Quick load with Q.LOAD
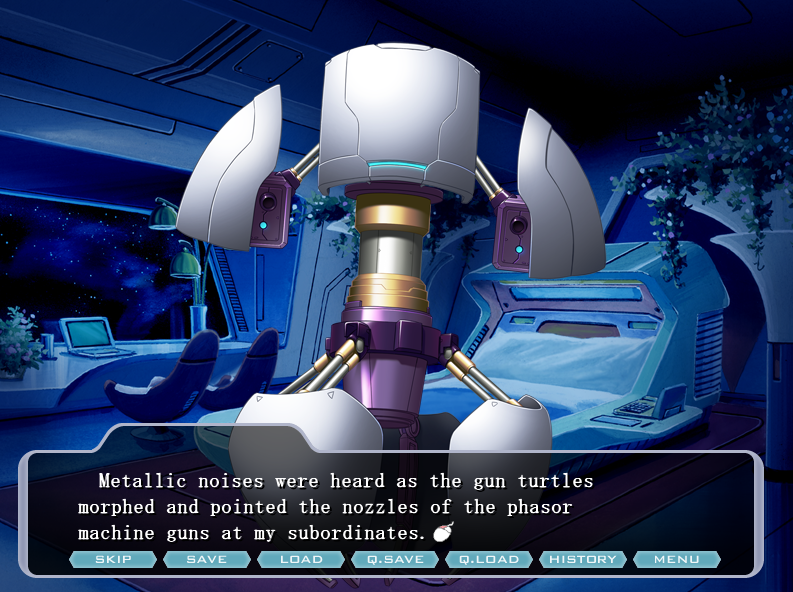This screenshot has width=793, height=592. (x=489, y=559)
